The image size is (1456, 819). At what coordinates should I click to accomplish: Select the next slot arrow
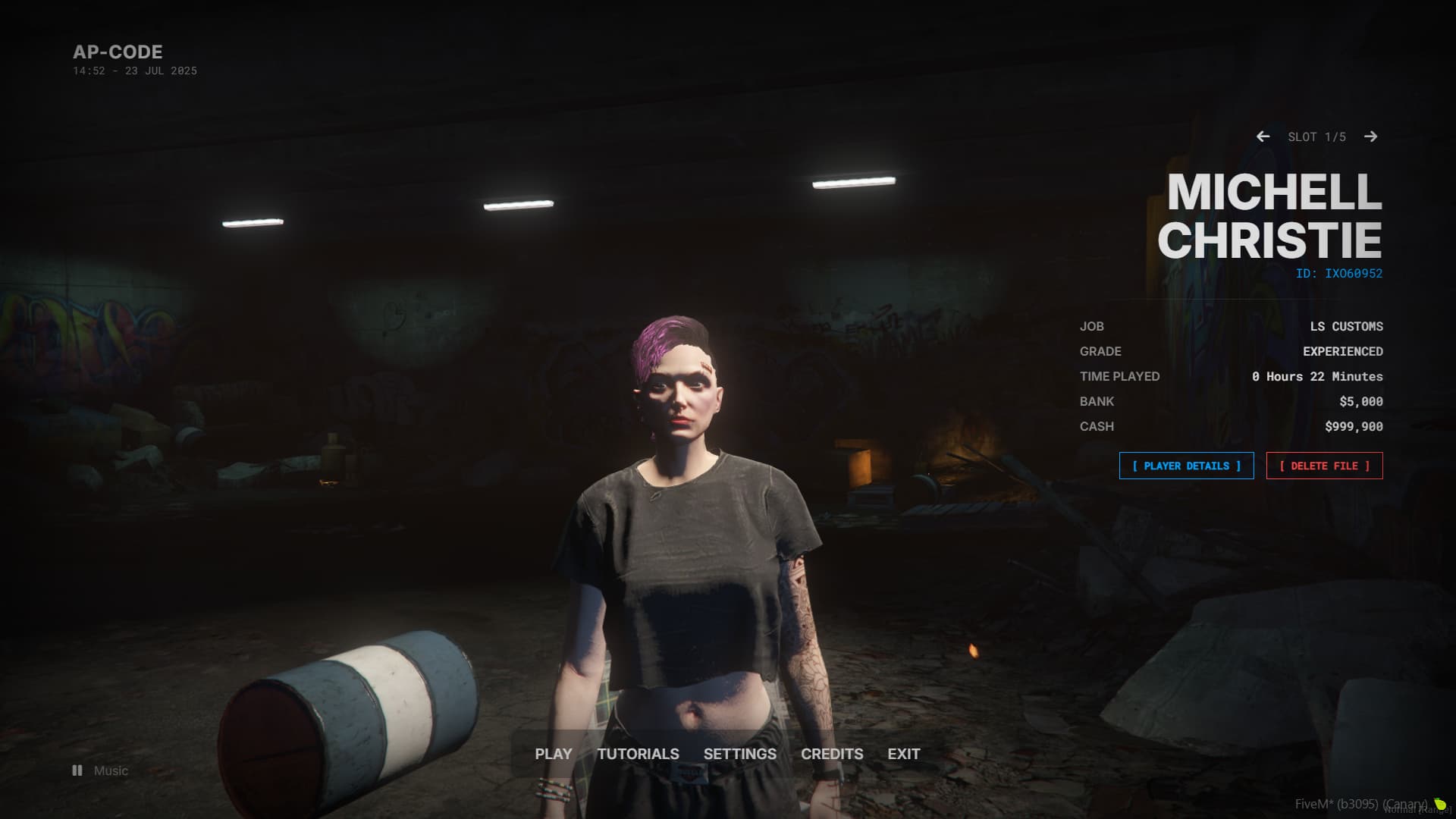pos(1372,137)
